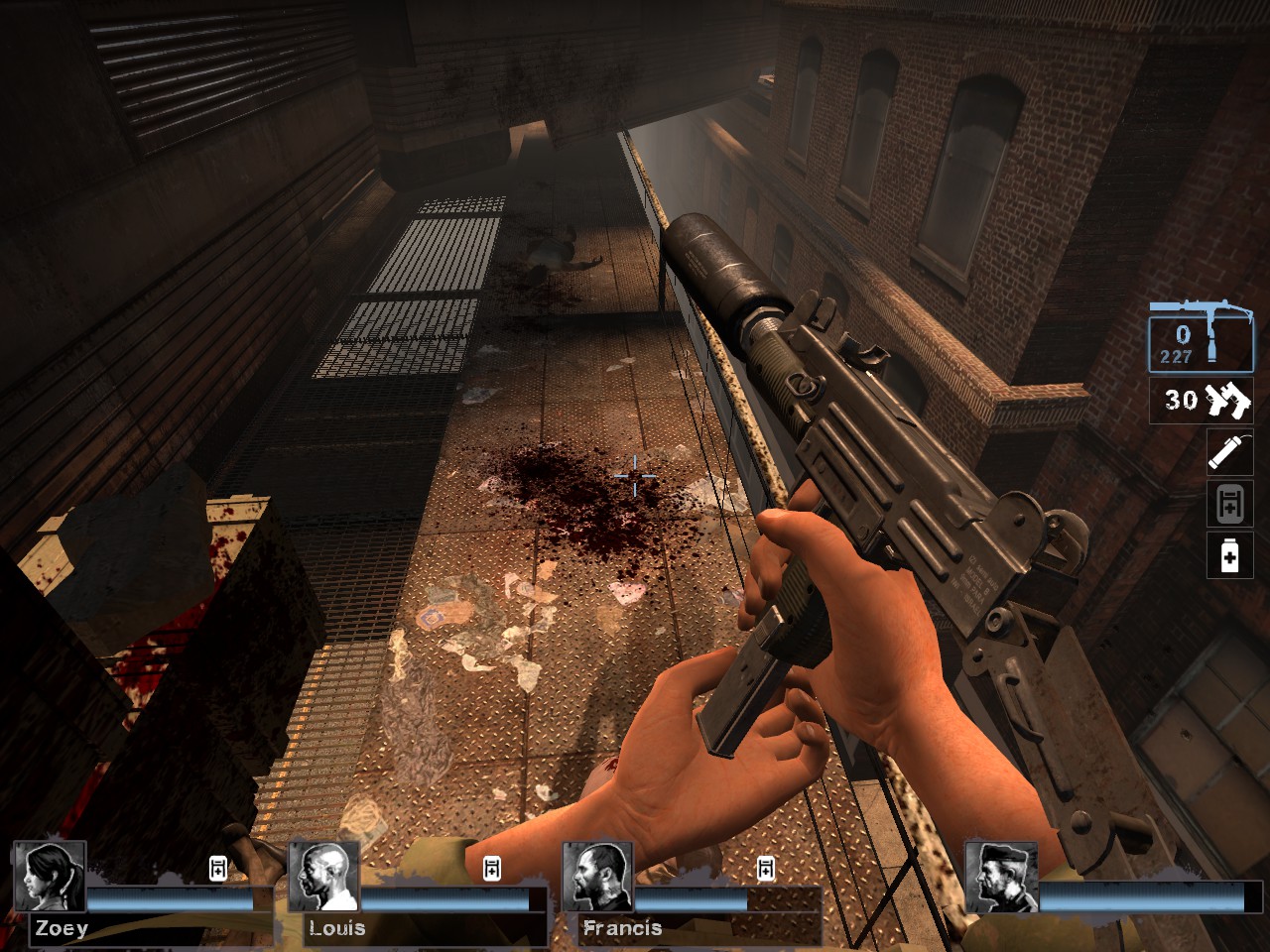Click your own survivor portrait
The width and height of the screenshot is (1270, 952).
point(1001,877)
